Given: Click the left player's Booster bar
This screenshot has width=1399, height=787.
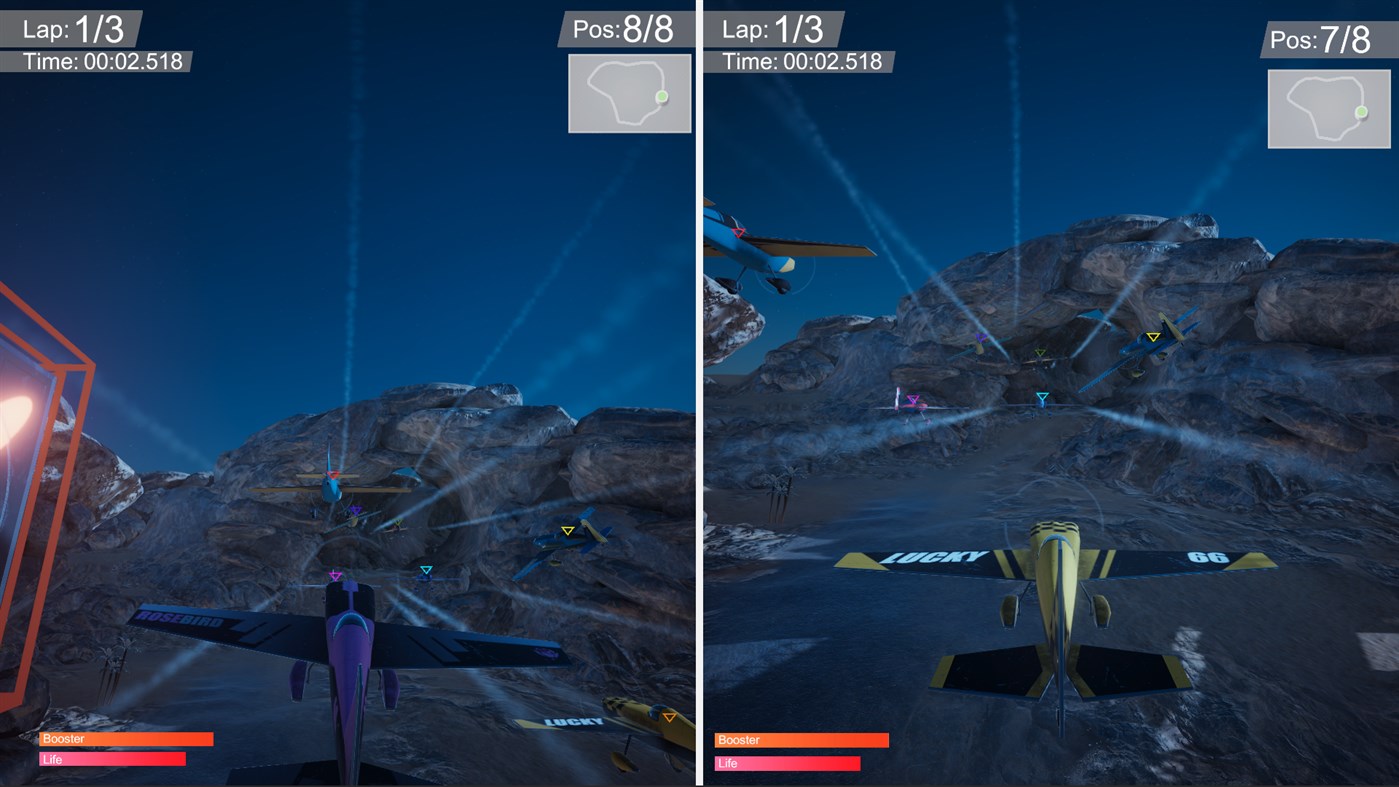Looking at the screenshot, I should 125,738.
